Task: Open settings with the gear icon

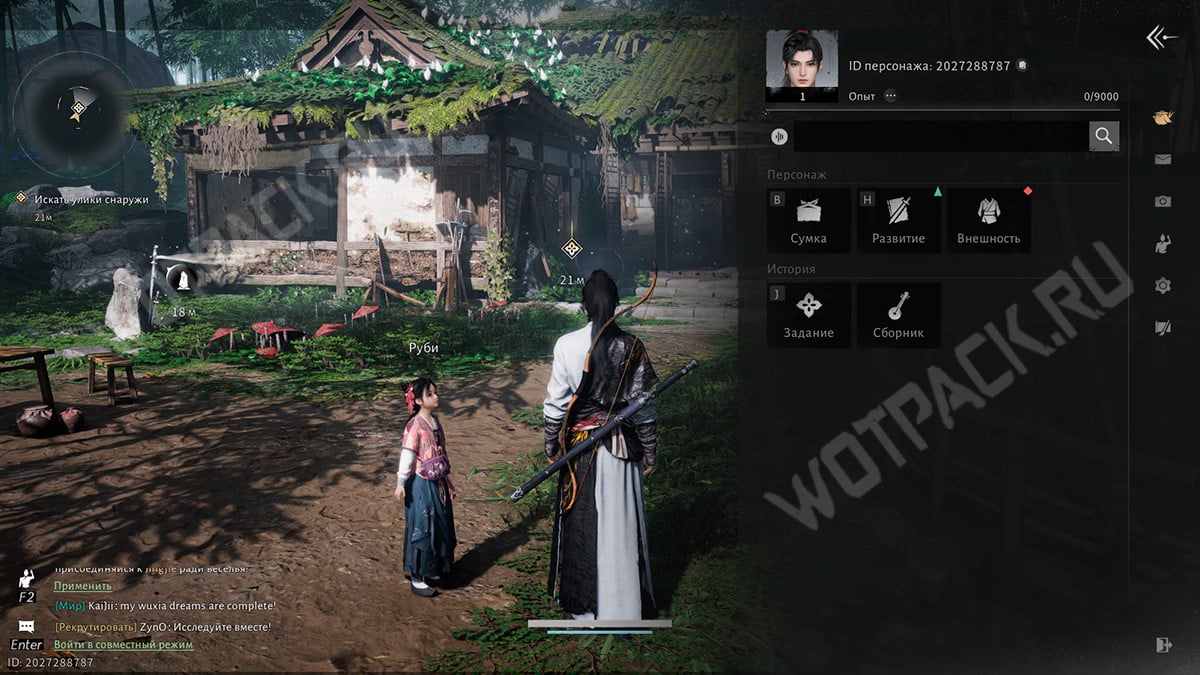Action: (x=1162, y=286)
